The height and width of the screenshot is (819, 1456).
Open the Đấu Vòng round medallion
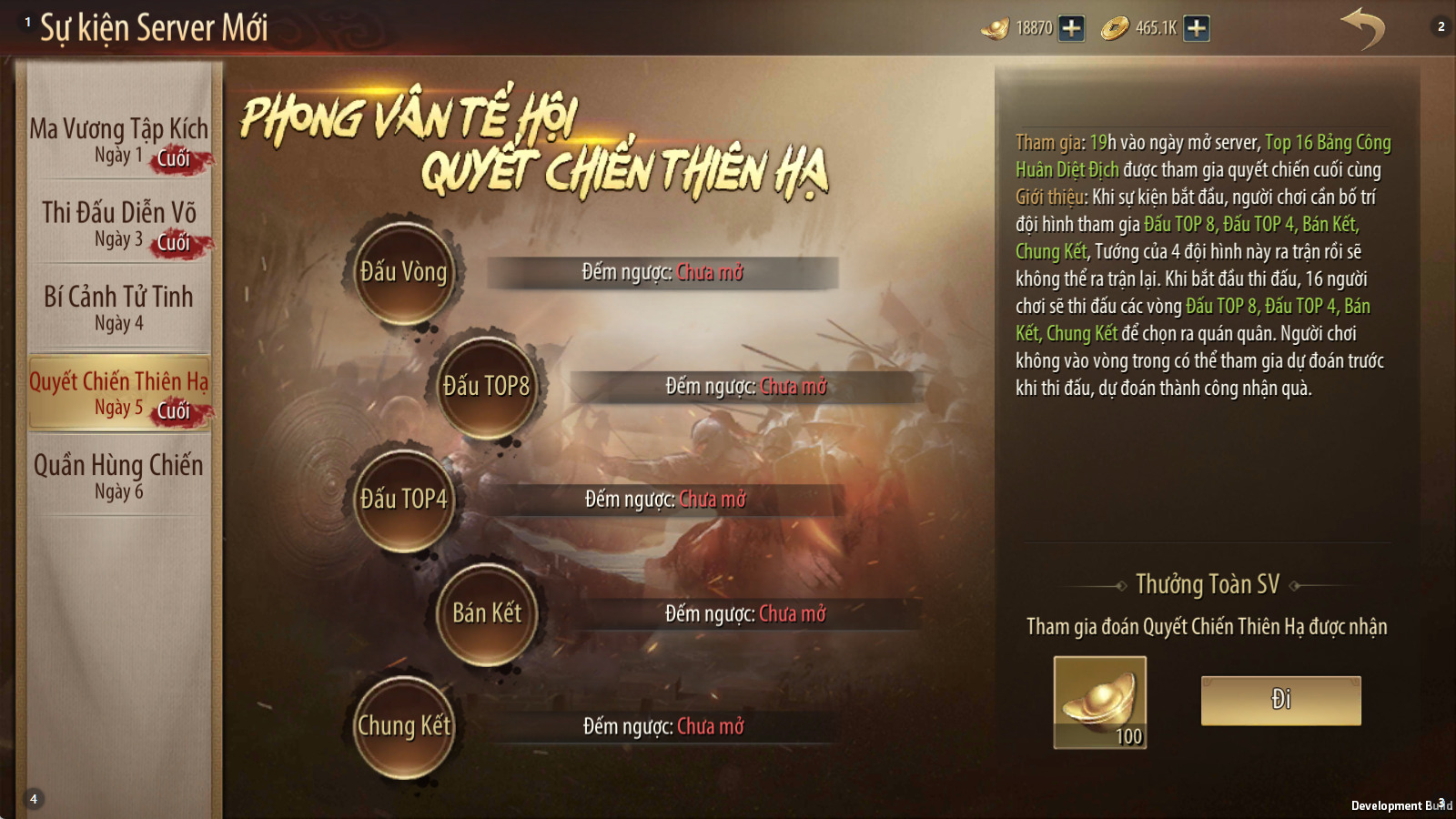pos(403,271)
